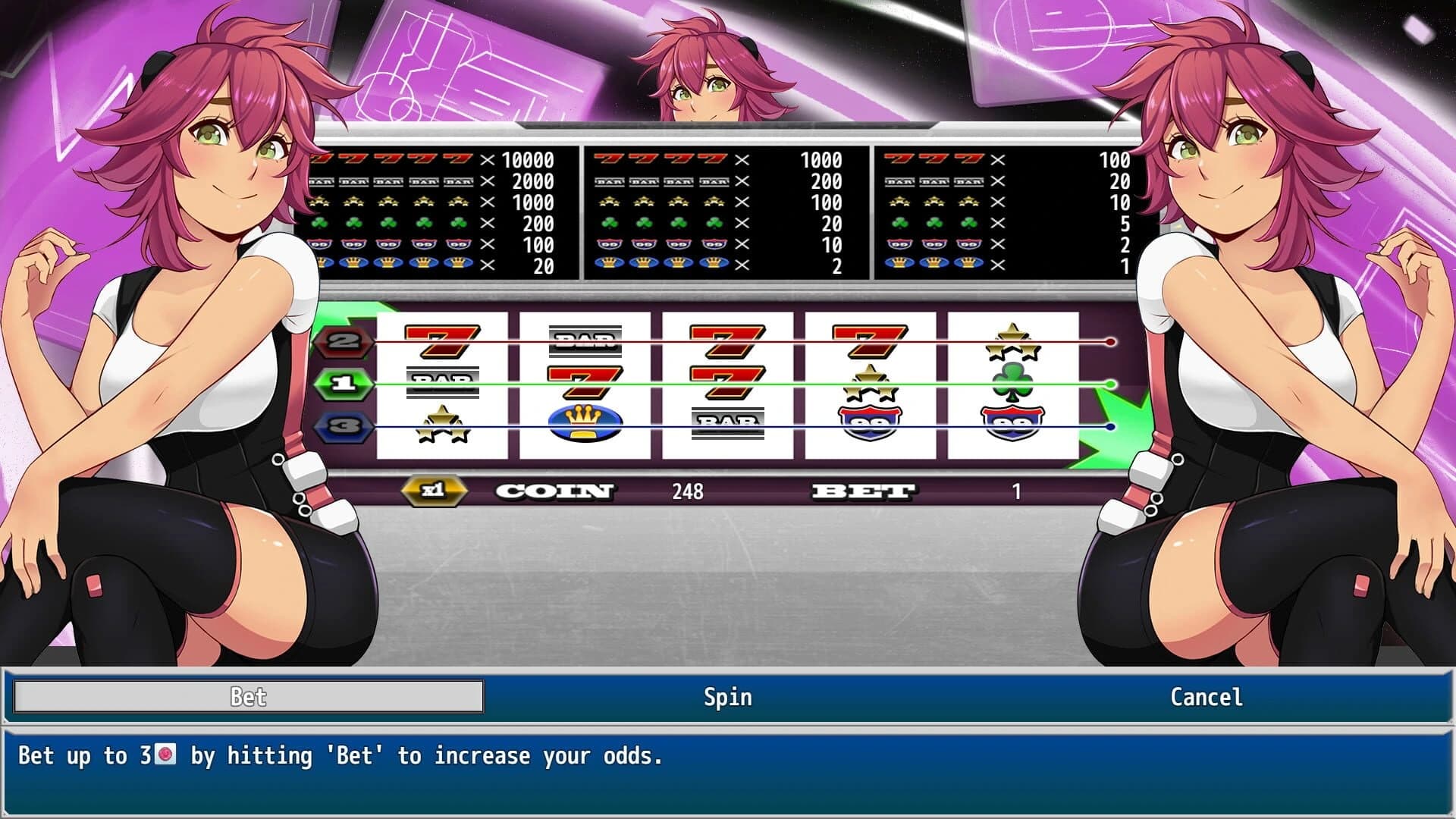Click the crown symbol on the second reel
This screenshot has width=1456, height=819.
(585, 425)
